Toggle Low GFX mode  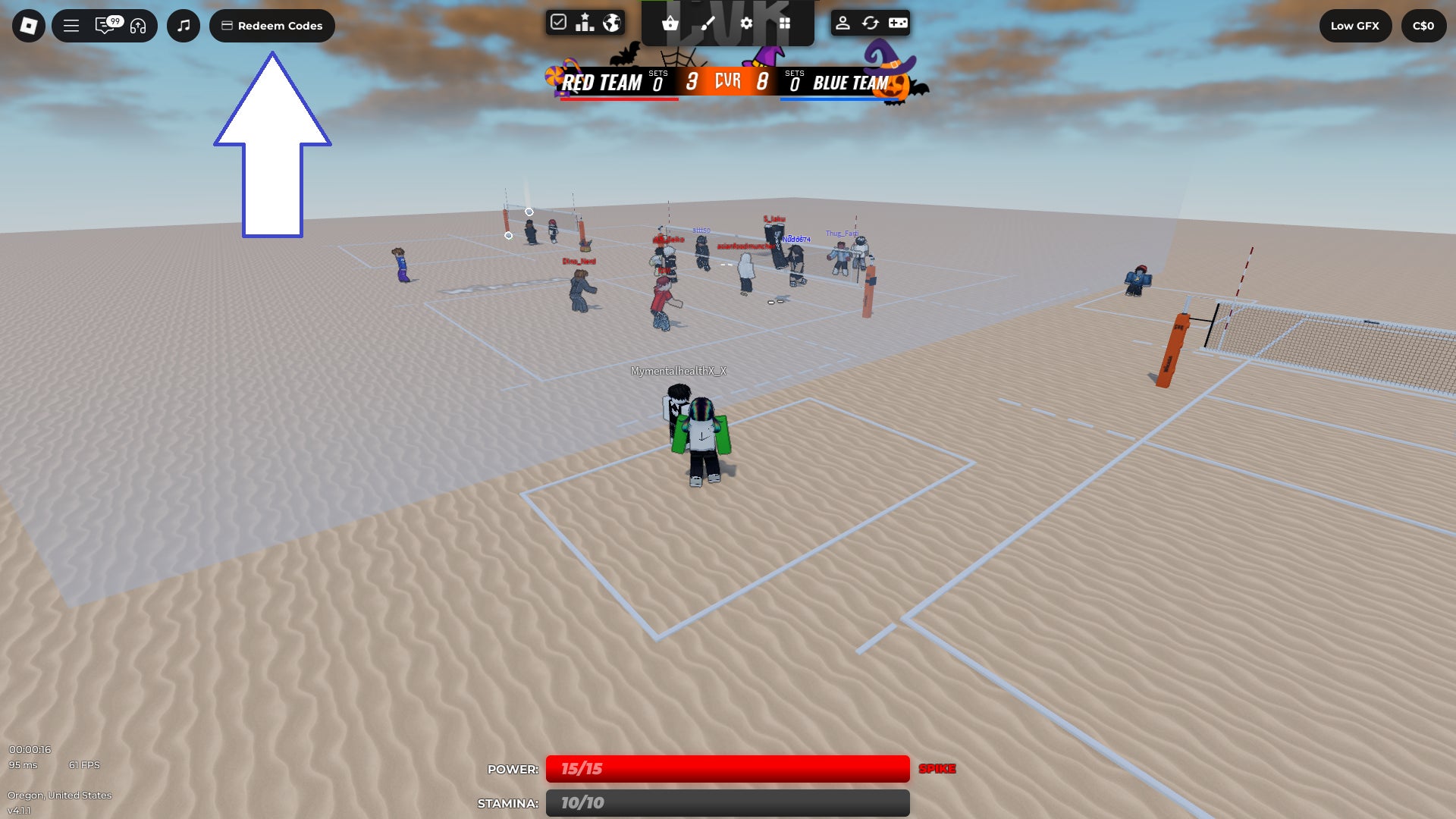(x=1355, y=25)
